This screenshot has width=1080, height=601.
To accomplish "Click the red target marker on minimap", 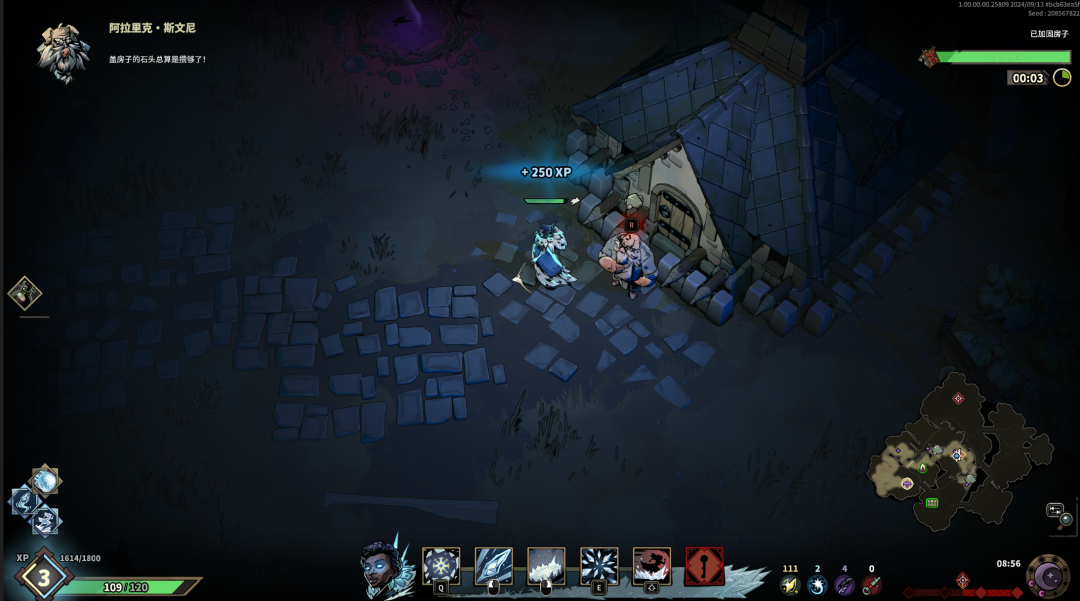I will (958, 398).
